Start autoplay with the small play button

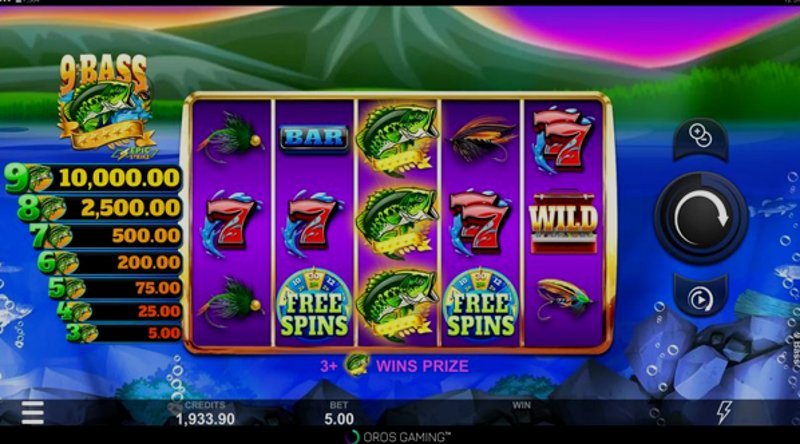point(700,297)
